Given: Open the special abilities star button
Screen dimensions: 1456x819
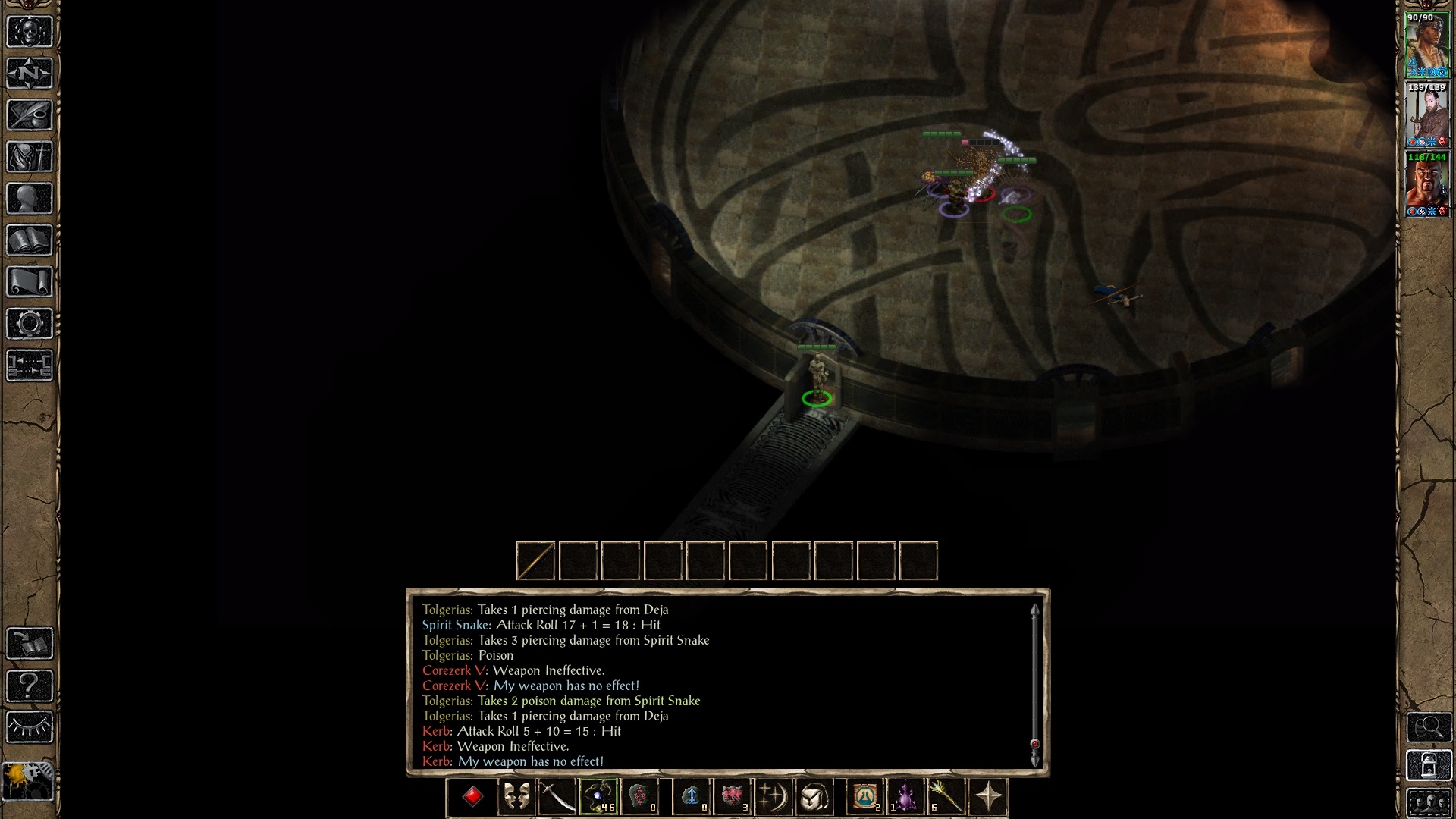Looking at the screenshot, I should pos(989,797).
